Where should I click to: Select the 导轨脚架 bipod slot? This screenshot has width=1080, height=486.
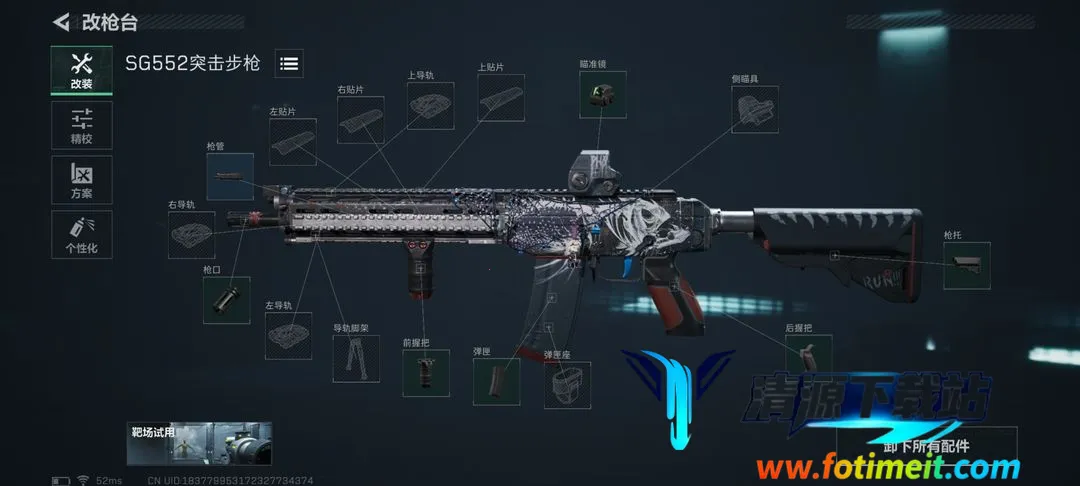coord(356,358)
